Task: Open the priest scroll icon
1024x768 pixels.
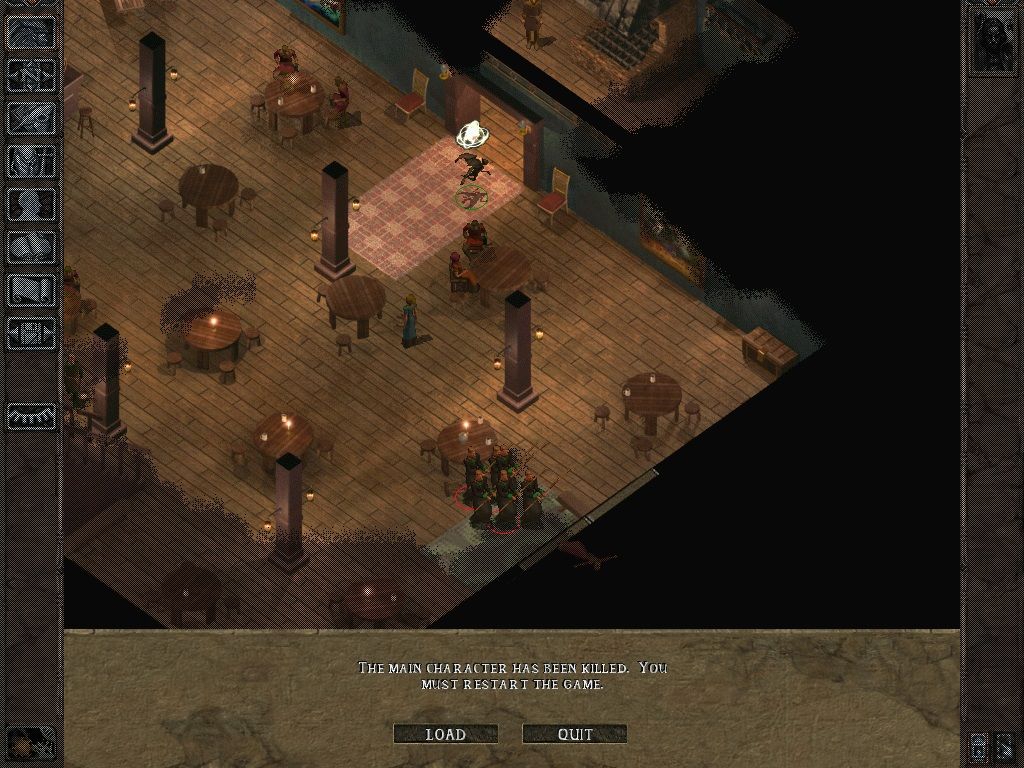Action: (31, 290)
